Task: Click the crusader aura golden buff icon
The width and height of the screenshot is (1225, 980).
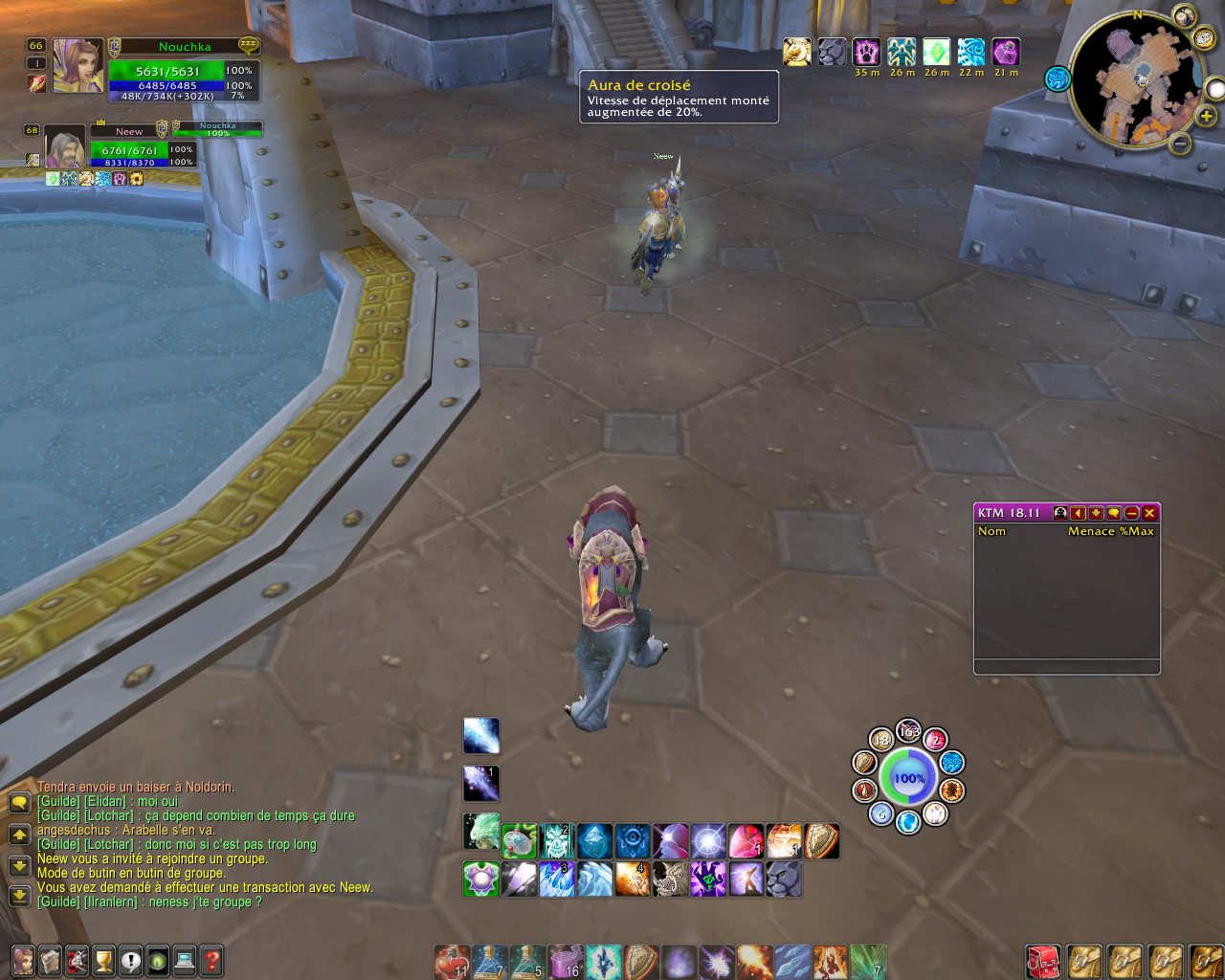Action: pos(796,52)
